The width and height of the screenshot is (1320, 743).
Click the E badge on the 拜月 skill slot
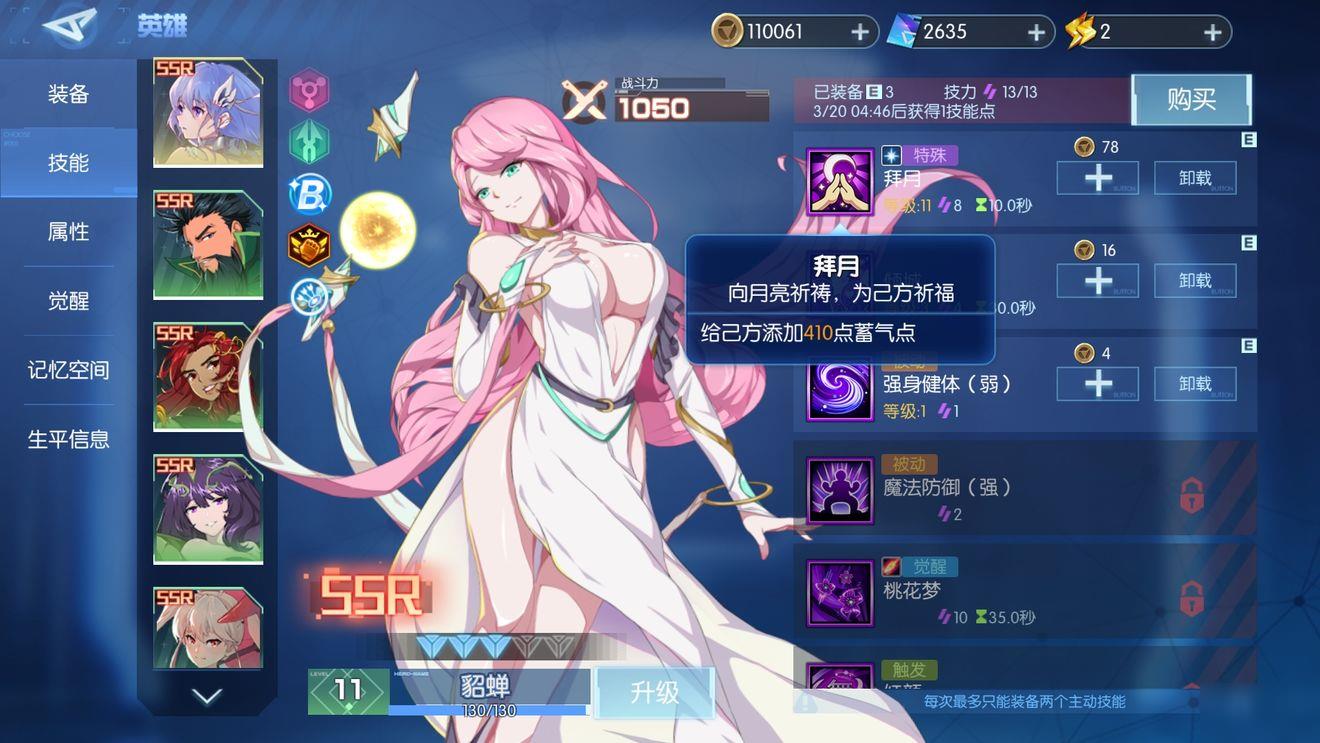tap(1249, 141)
